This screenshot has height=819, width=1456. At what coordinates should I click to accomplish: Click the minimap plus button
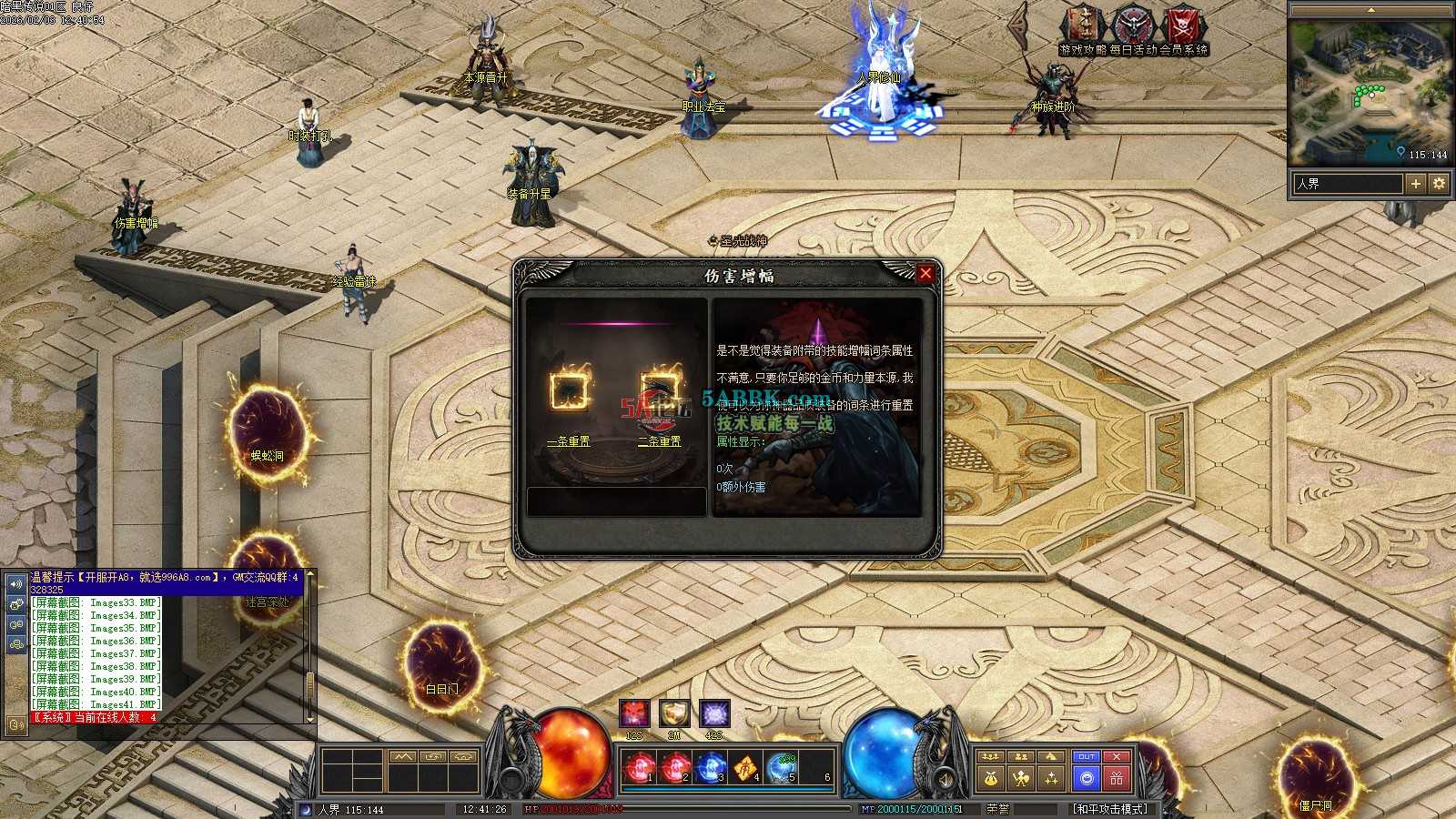pyautogui.click(x=1416, y=184)
